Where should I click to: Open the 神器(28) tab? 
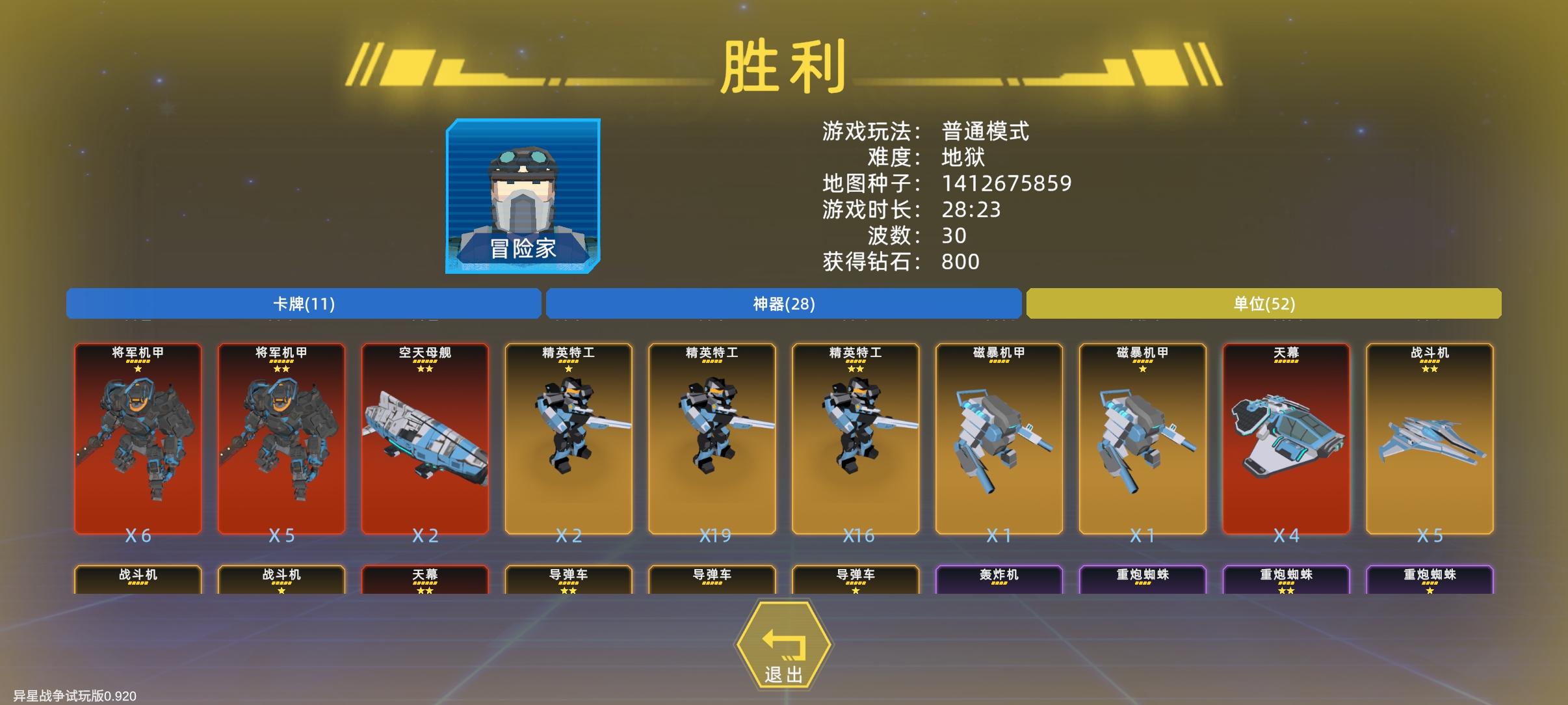(x=783, y=303)
